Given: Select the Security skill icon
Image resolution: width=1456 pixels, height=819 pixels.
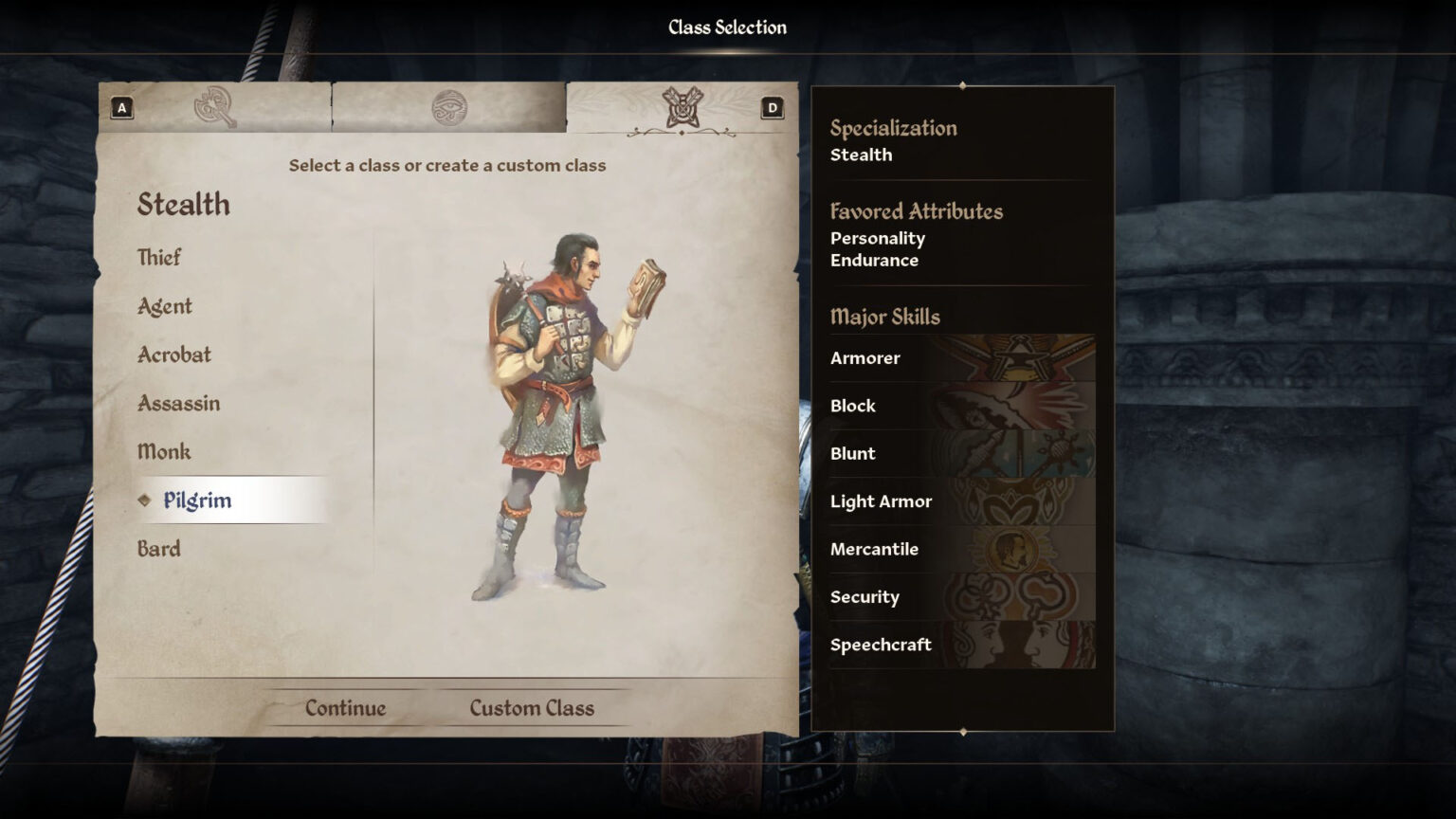Looking at the screenshot, I should pos(1014,597).
